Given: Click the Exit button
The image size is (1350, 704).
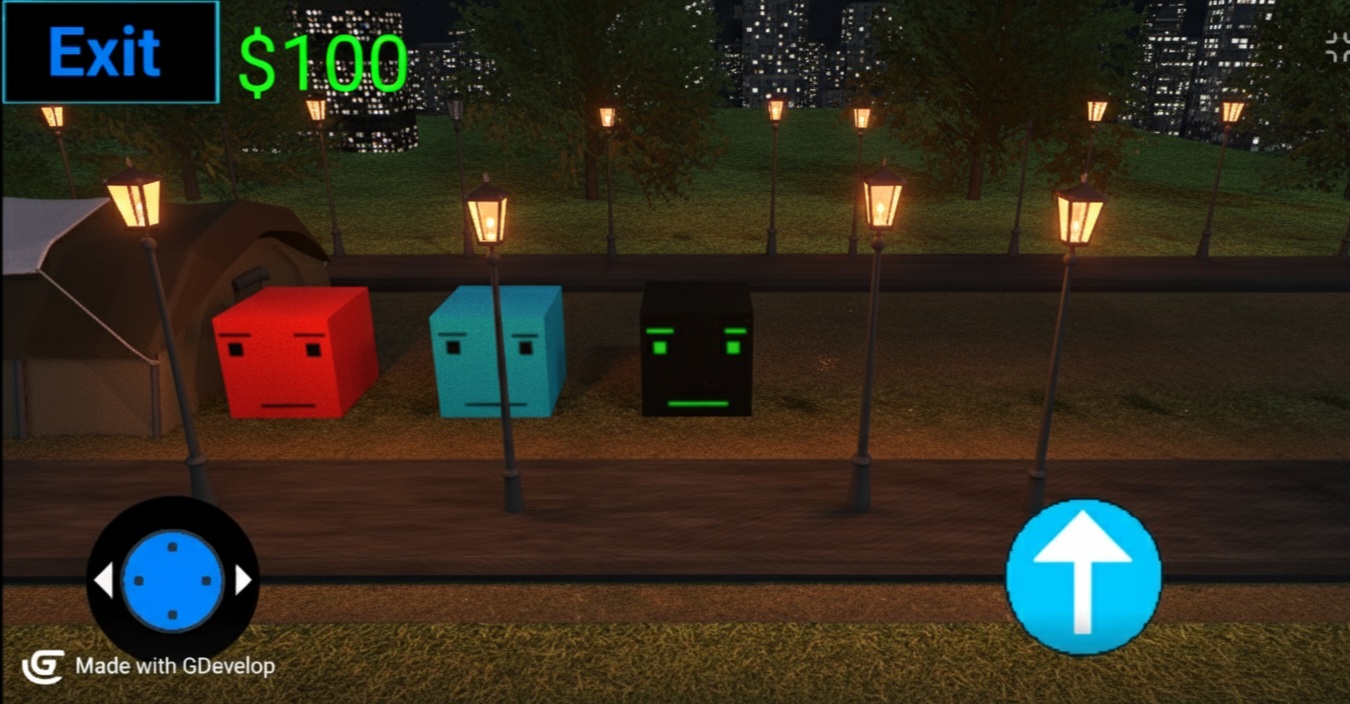Looking at the screenshot, I should [110, 52].
